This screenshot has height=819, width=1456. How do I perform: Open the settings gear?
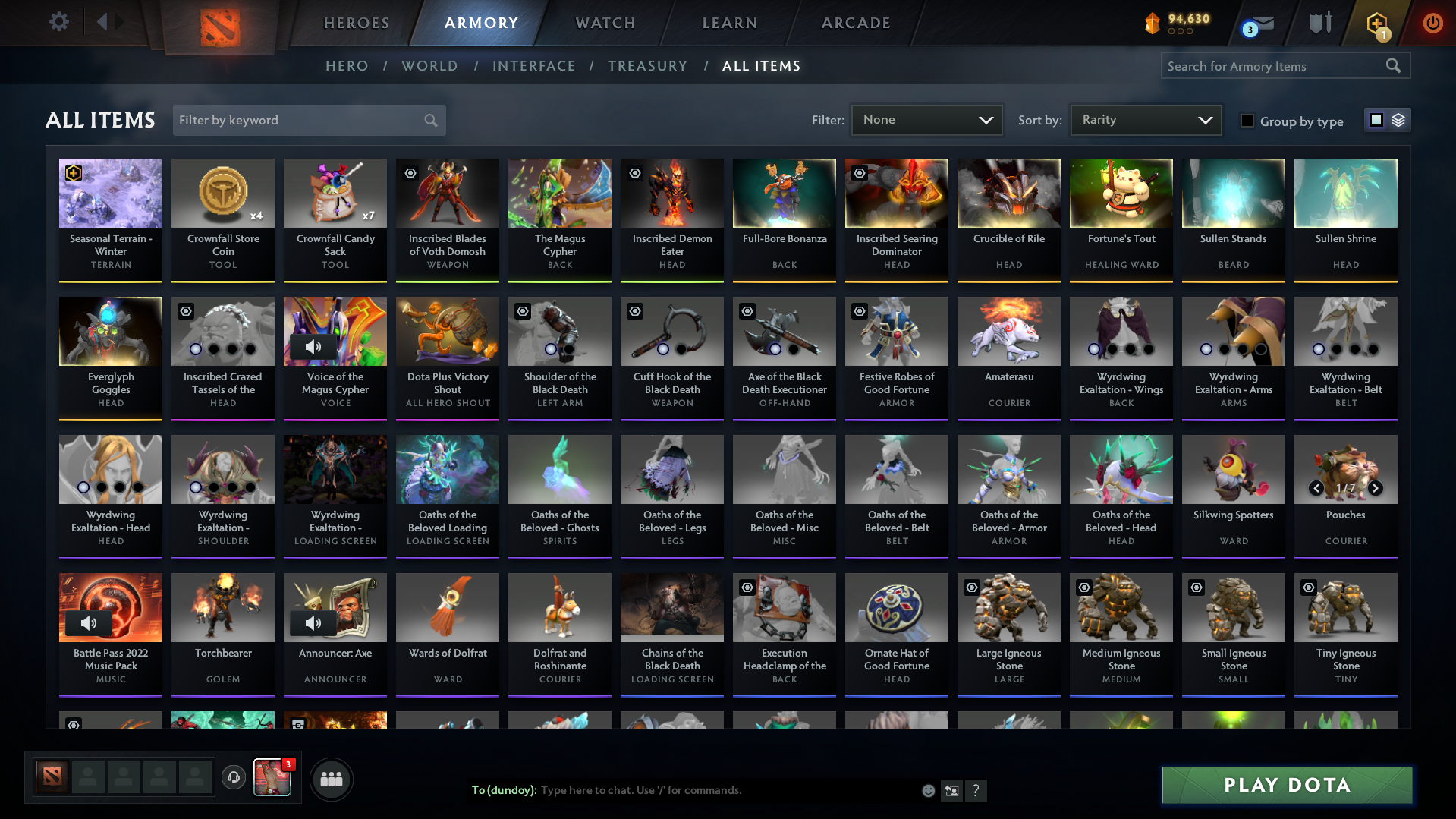click(58, 22)
